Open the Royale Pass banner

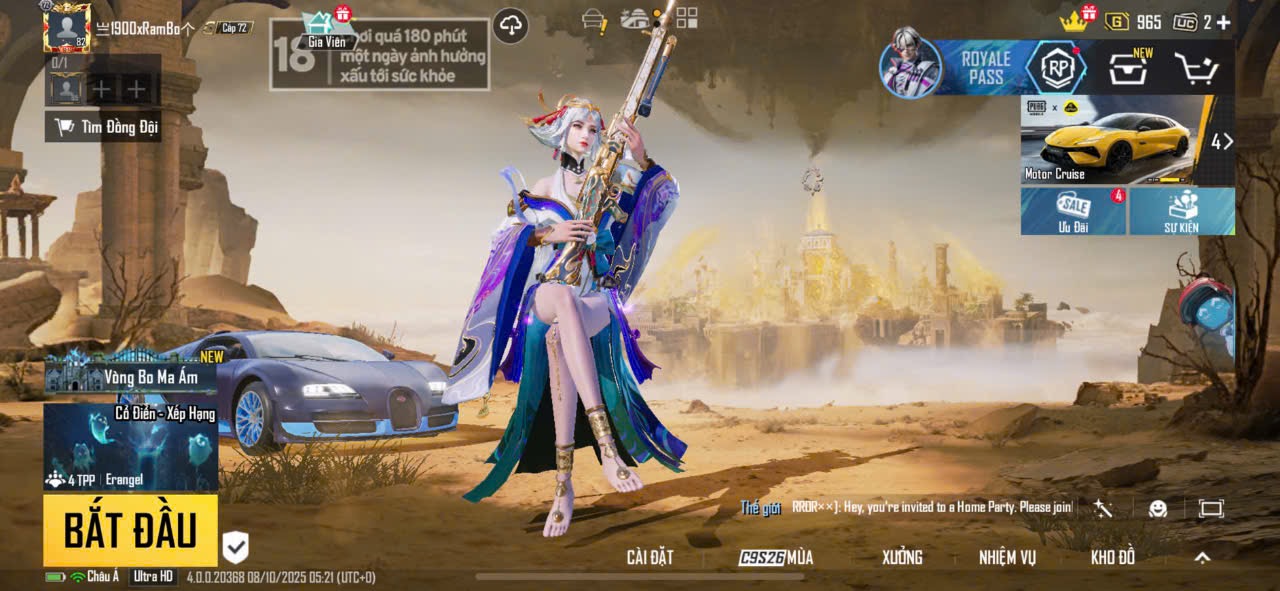984,68
